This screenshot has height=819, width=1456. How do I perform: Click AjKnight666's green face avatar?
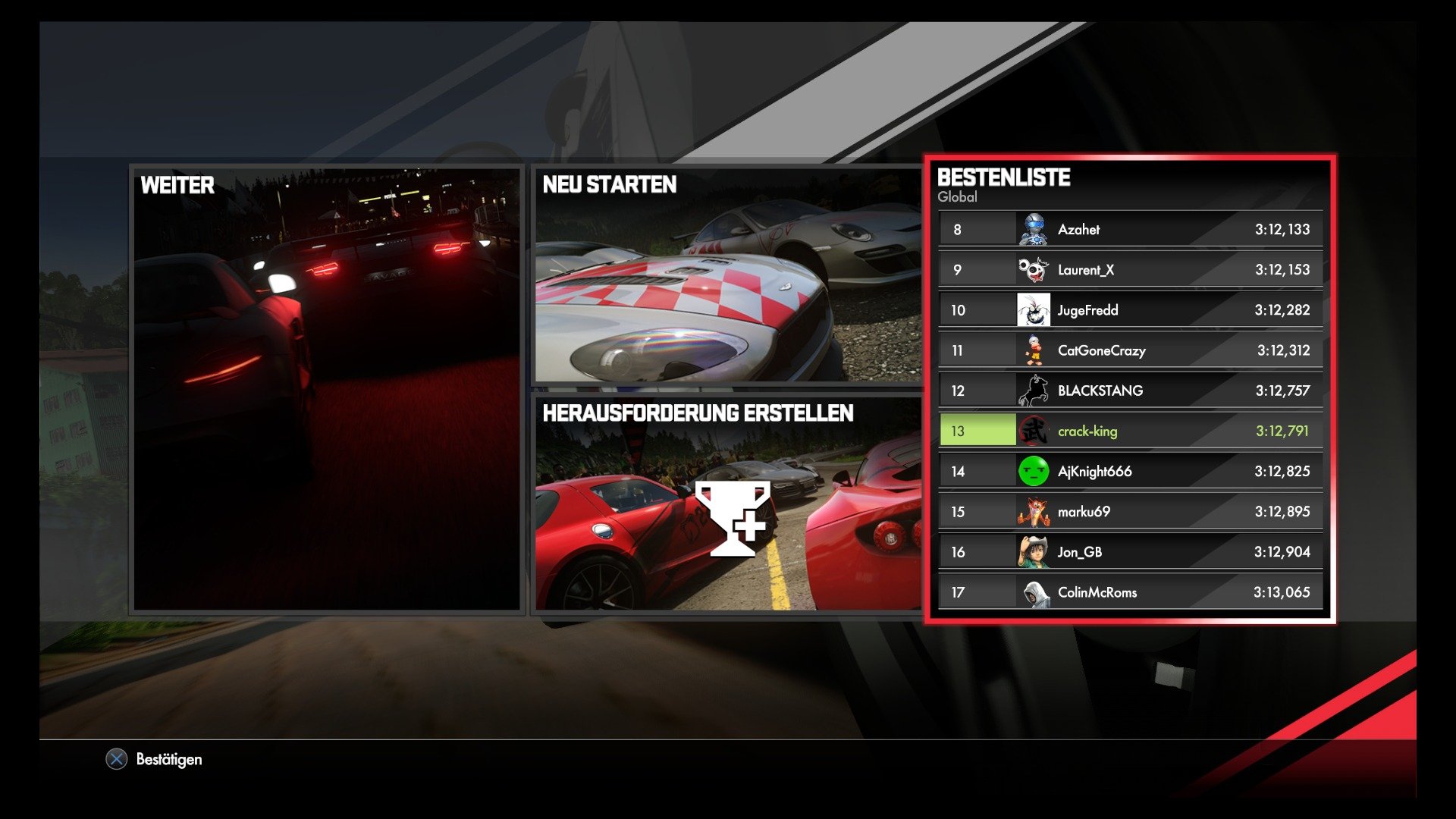click(x=1033, y=470)
